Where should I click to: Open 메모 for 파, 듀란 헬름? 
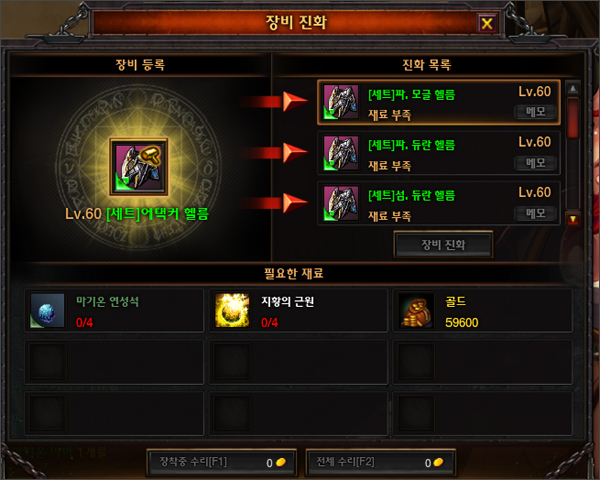(x=535, y=163)
